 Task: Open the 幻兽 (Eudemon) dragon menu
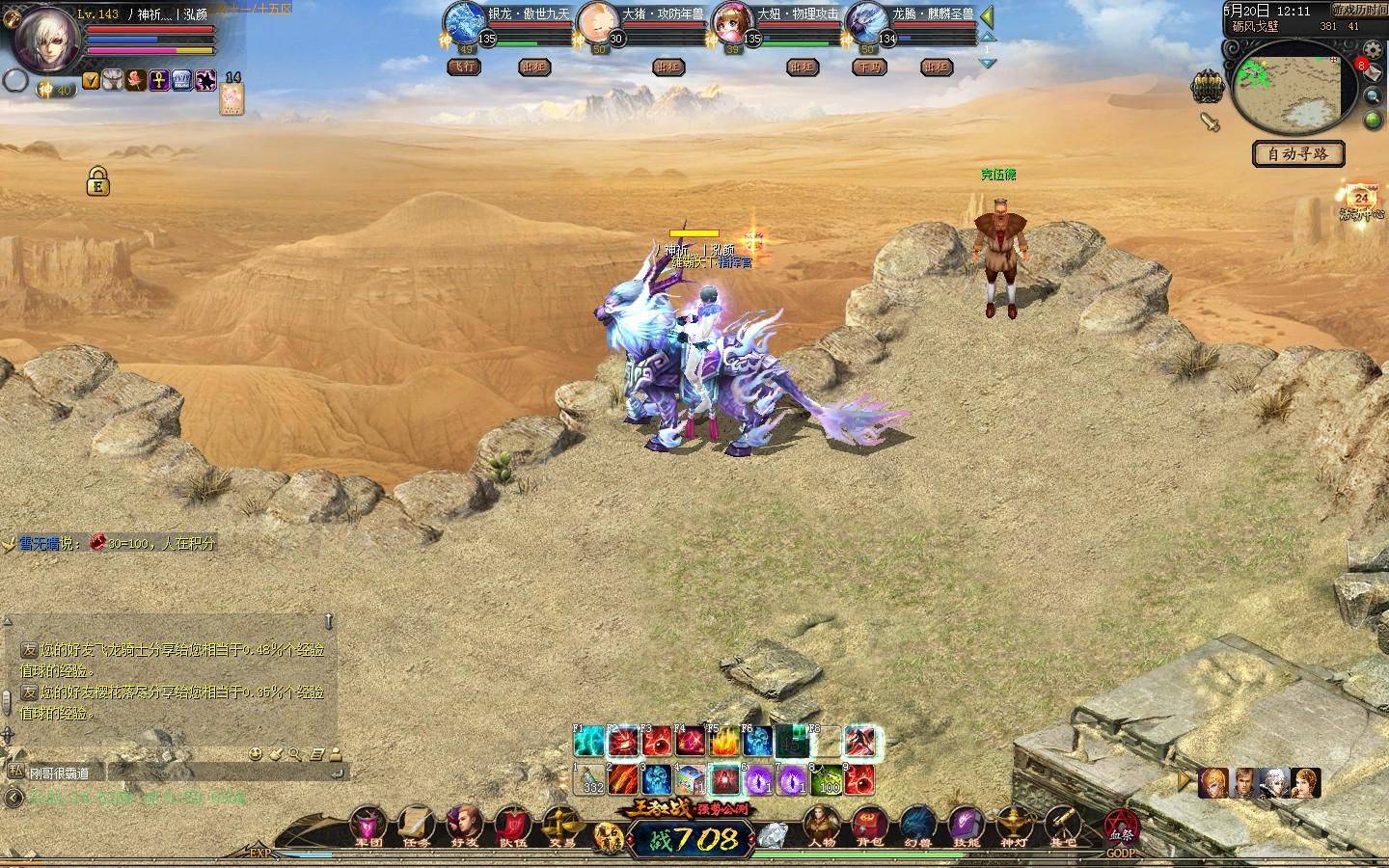[x=918, y=826]
